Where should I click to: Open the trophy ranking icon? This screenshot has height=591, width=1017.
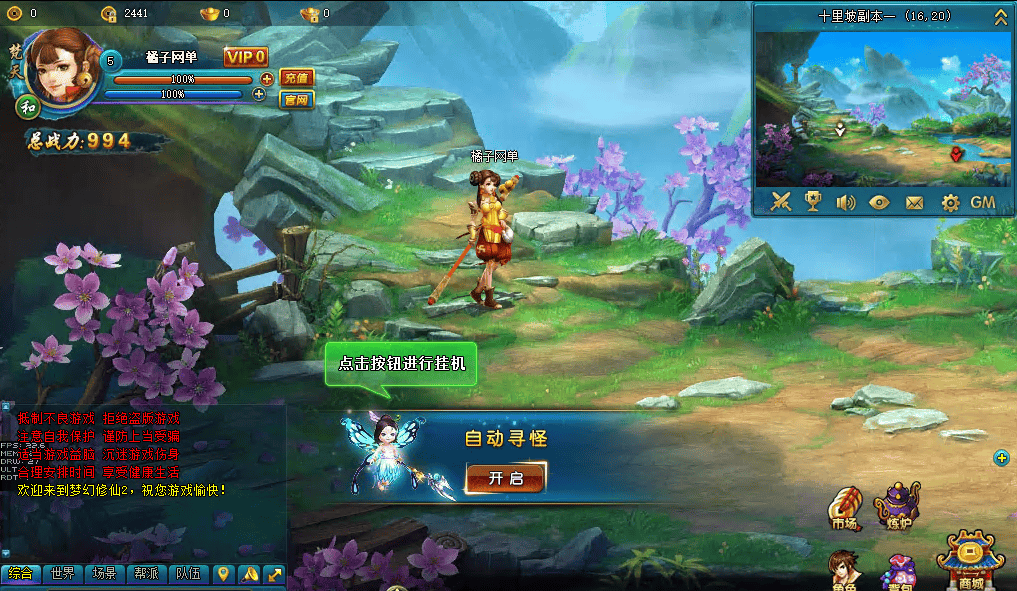(x=813, y=202)
